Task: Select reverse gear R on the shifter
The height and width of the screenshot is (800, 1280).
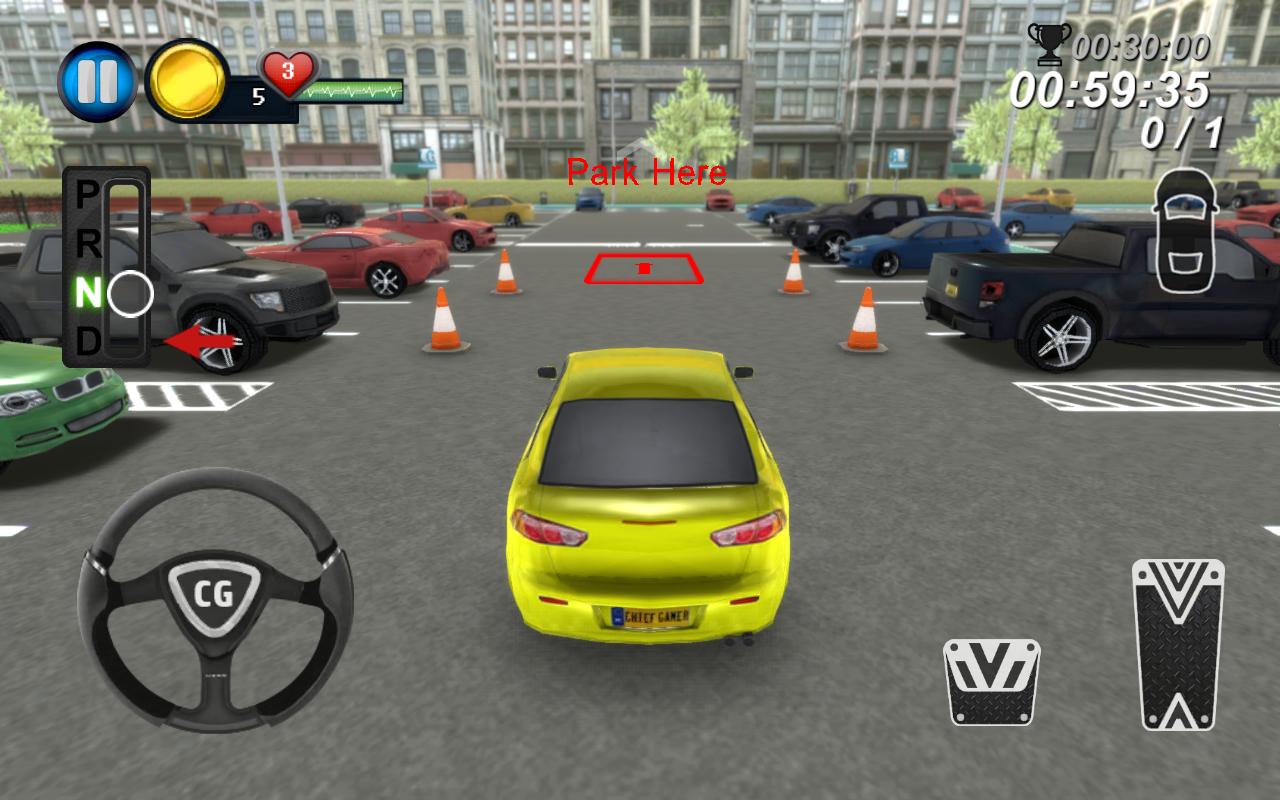Action: (x=88, y=243)
